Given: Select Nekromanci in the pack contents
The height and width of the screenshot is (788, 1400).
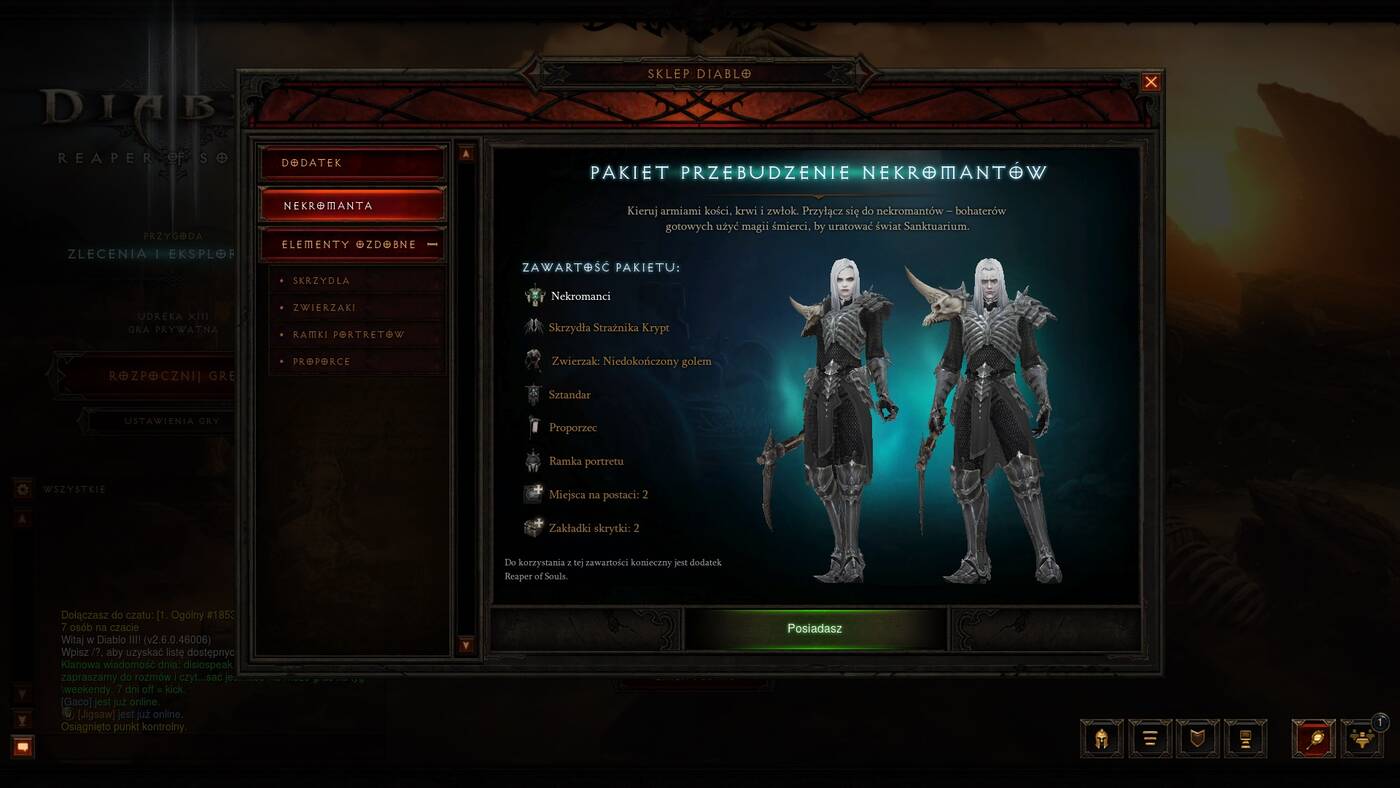Looking at the screenshot, I should pyautogui.click(x=580, y=296).
